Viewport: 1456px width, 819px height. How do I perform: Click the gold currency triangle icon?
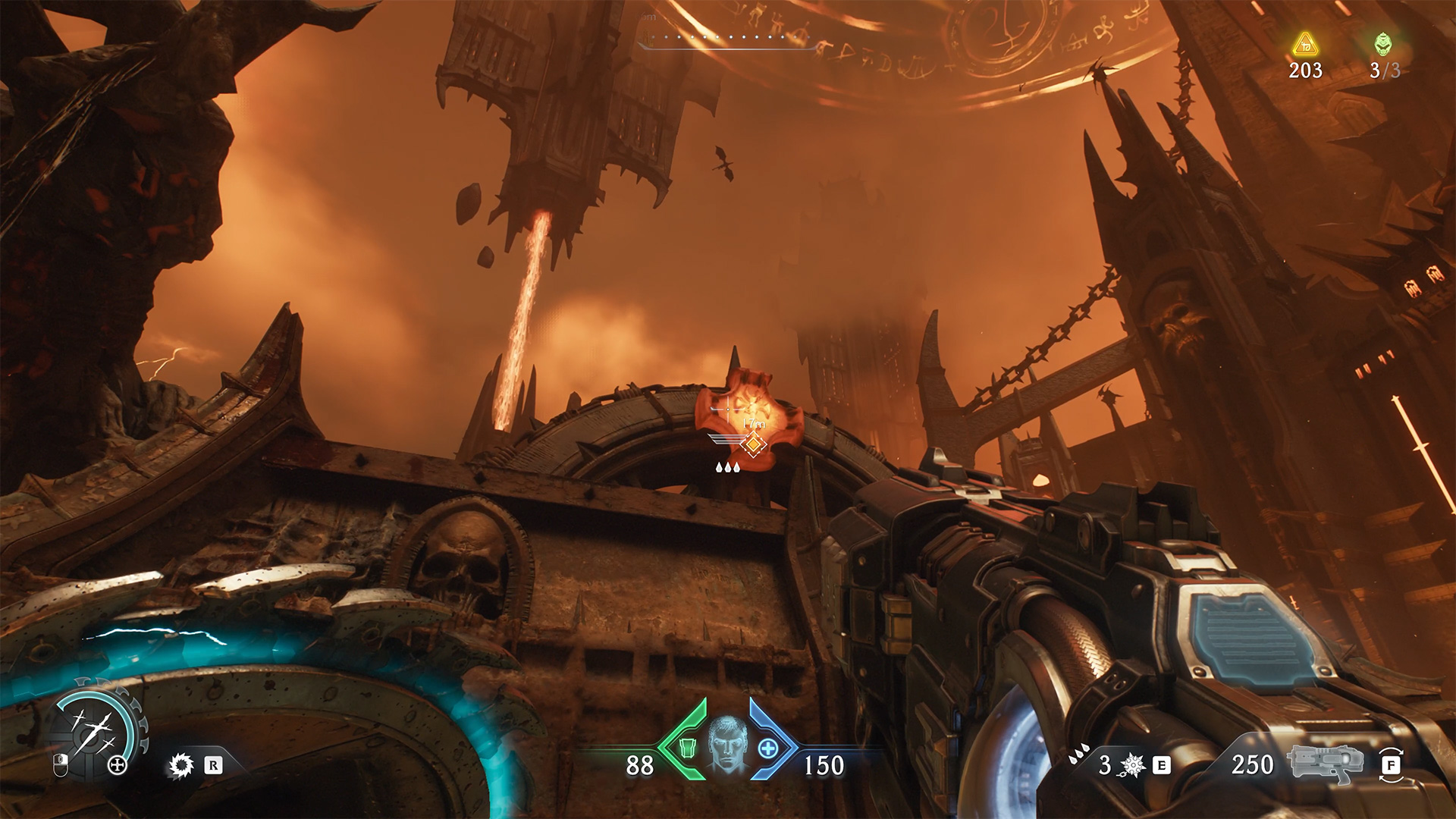tap(1305, 45)
